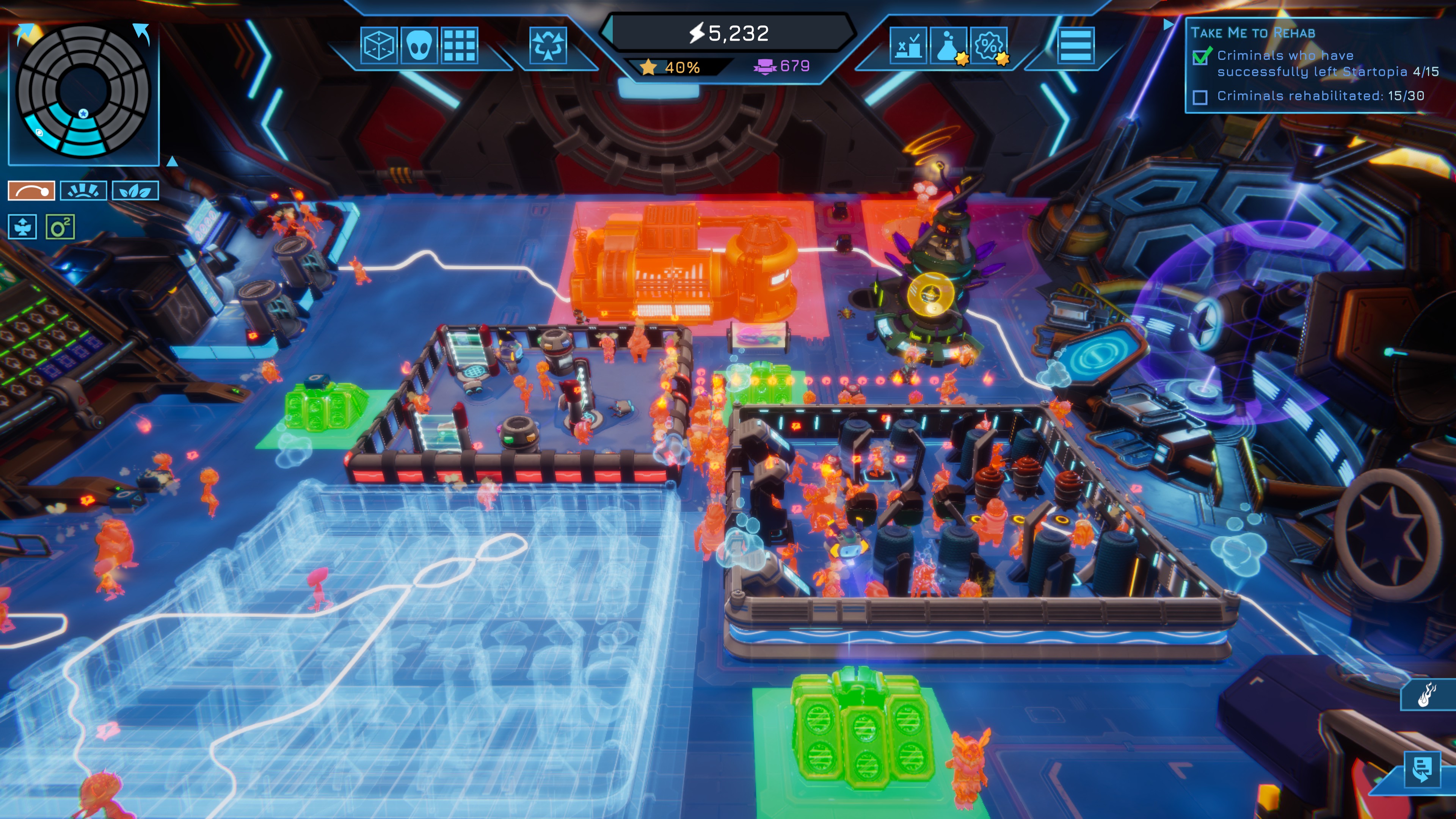Open the cube-shaped build menu icon
The image size is (1456, 819).
click(x=378, y=45)
